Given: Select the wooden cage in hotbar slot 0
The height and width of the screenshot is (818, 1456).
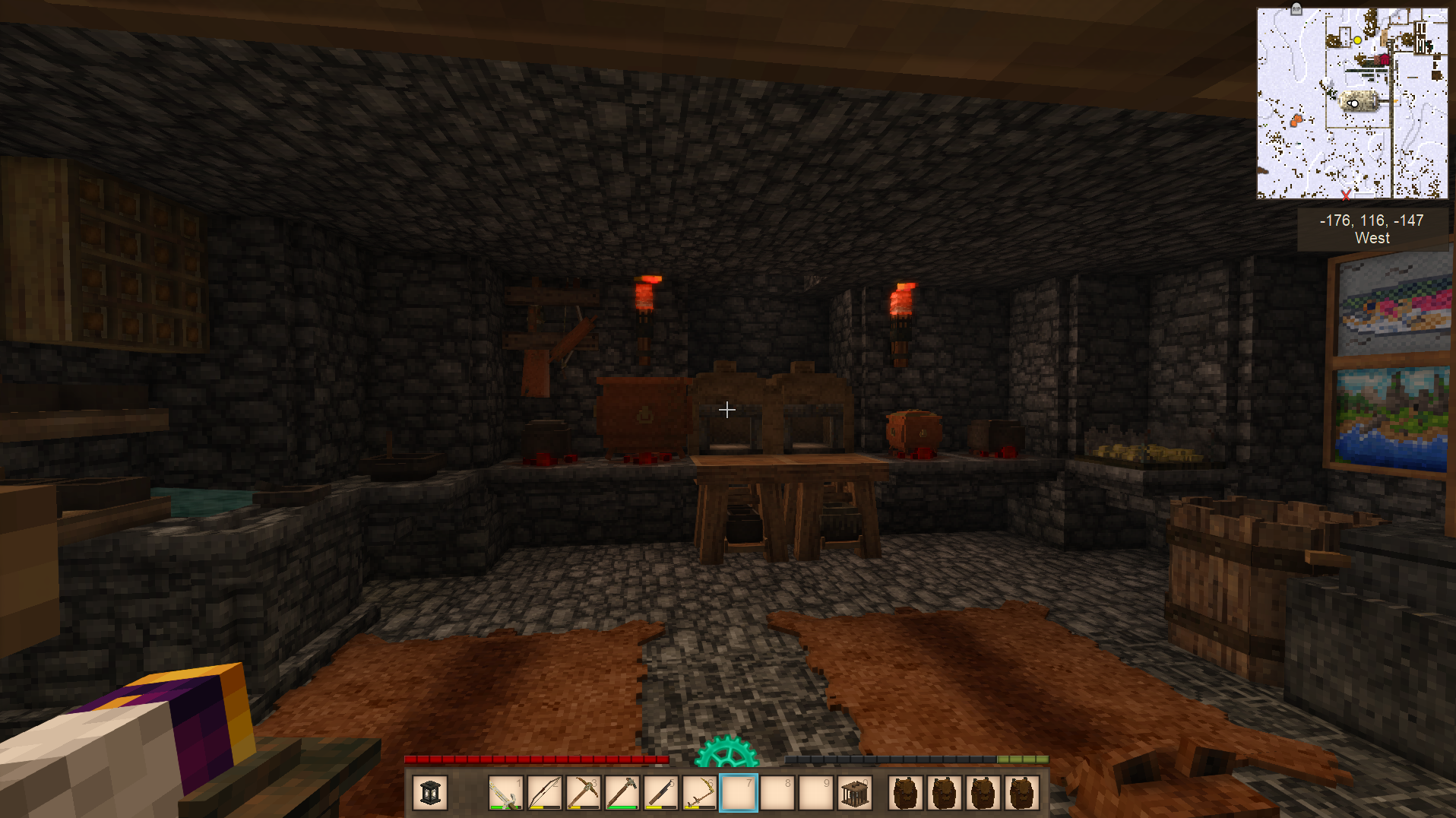Looking at the screenshot, I should tap(854, 793).
